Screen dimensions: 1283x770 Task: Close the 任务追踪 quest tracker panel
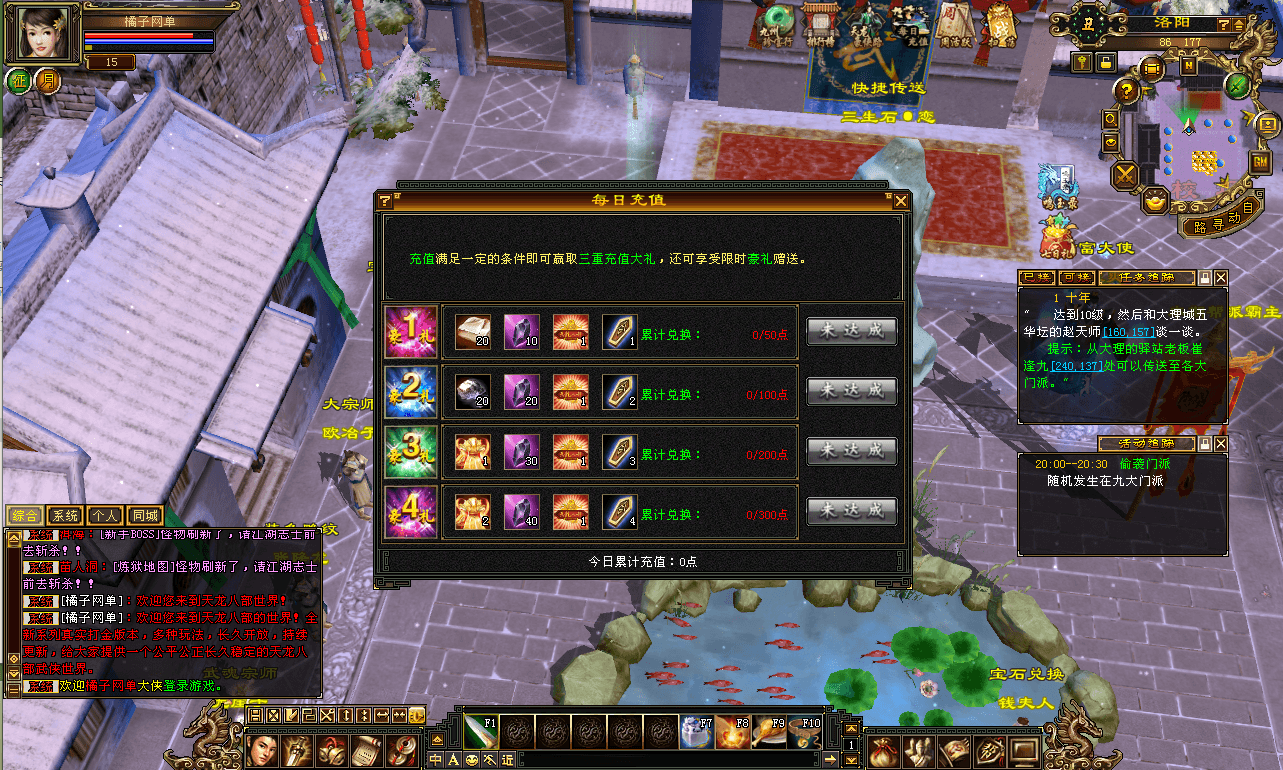(x=1220, y=277)
